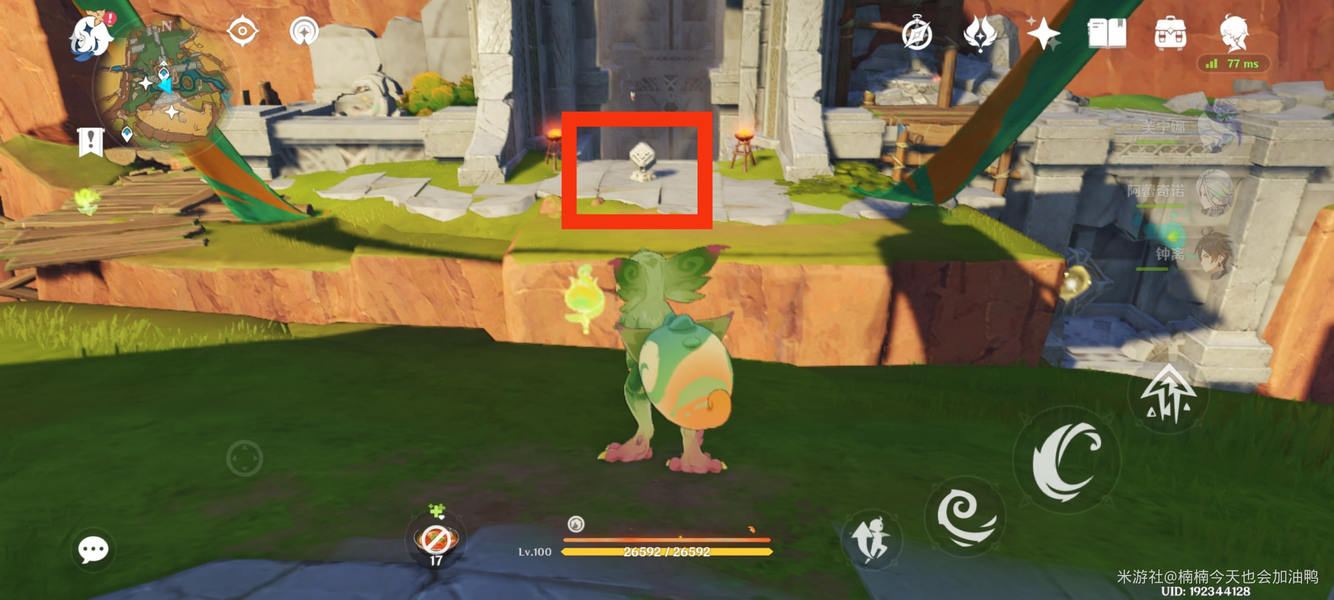1334x600 pixels.
Task: Switch to party member 钟离
Action: click(x=1214, y=254)
